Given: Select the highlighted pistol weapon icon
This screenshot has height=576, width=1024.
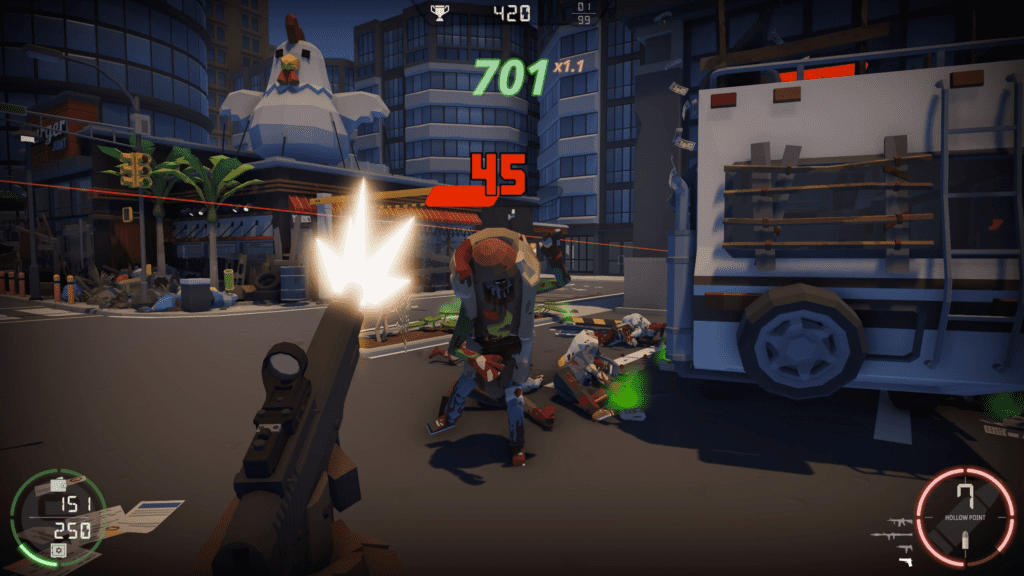Looking at the screenshot, I should [907, 561].
